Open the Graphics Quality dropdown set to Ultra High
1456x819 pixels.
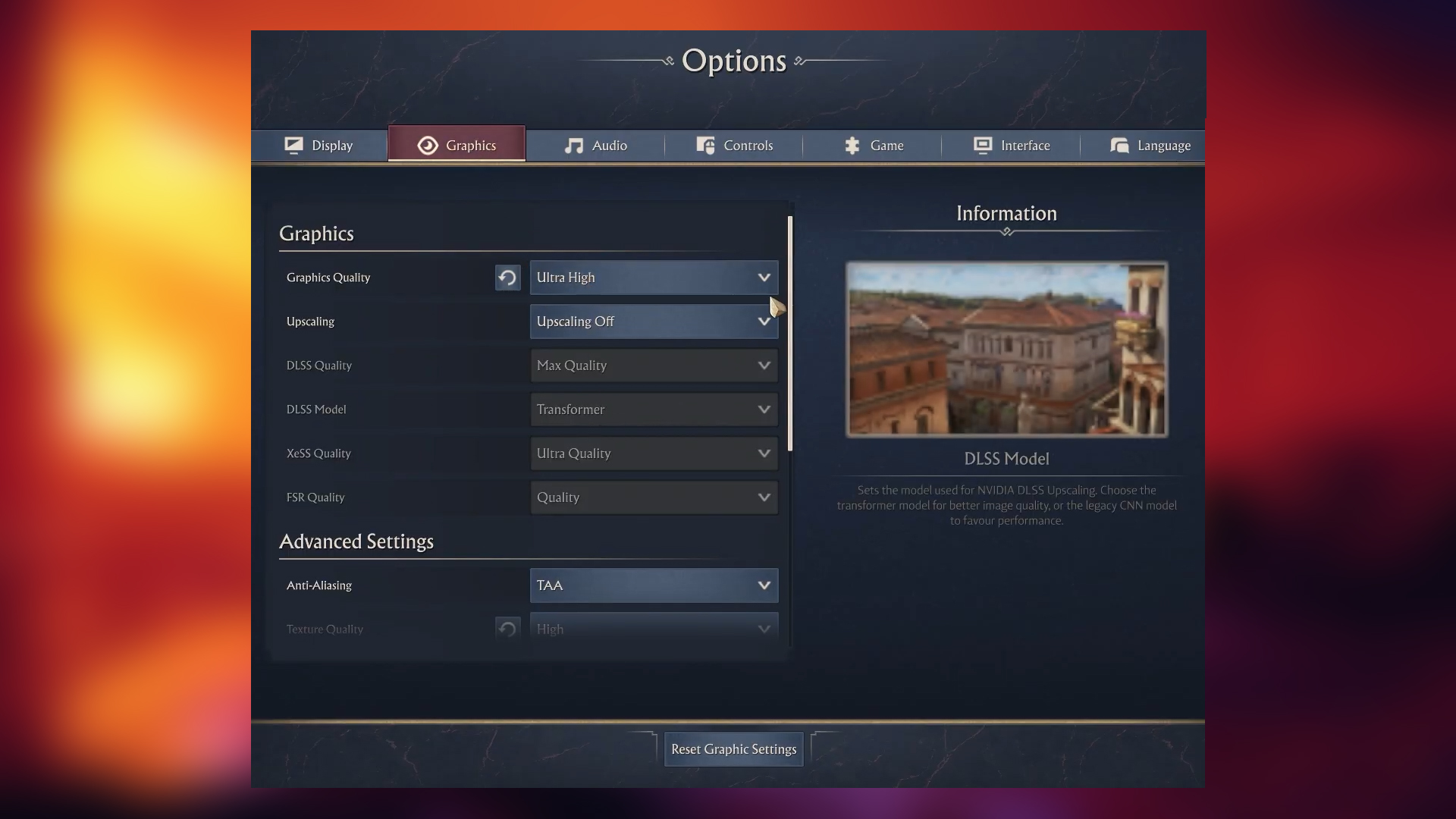[653, 278]
